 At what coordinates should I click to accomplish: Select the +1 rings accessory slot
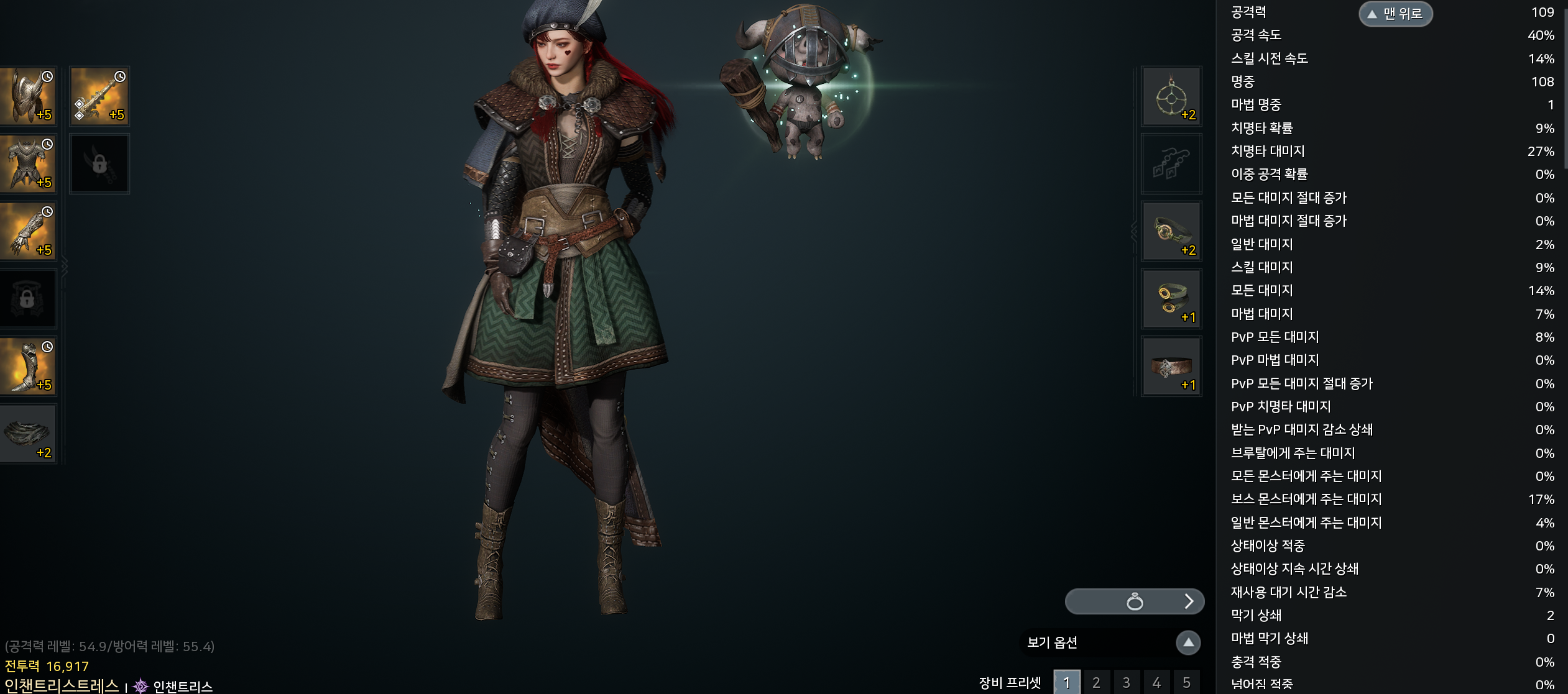[x=1171, y=299]
